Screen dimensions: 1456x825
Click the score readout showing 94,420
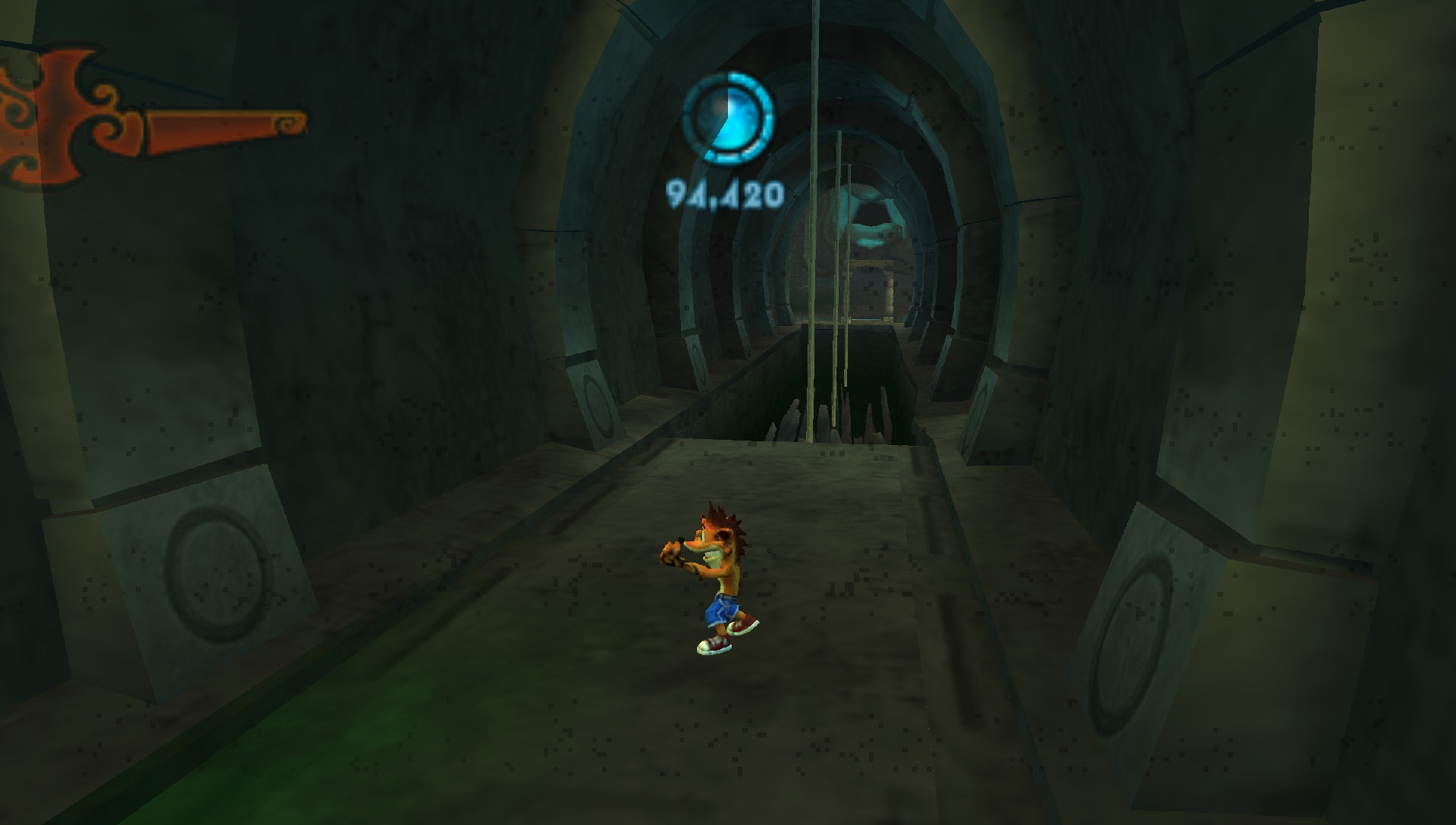coord(726,196)
